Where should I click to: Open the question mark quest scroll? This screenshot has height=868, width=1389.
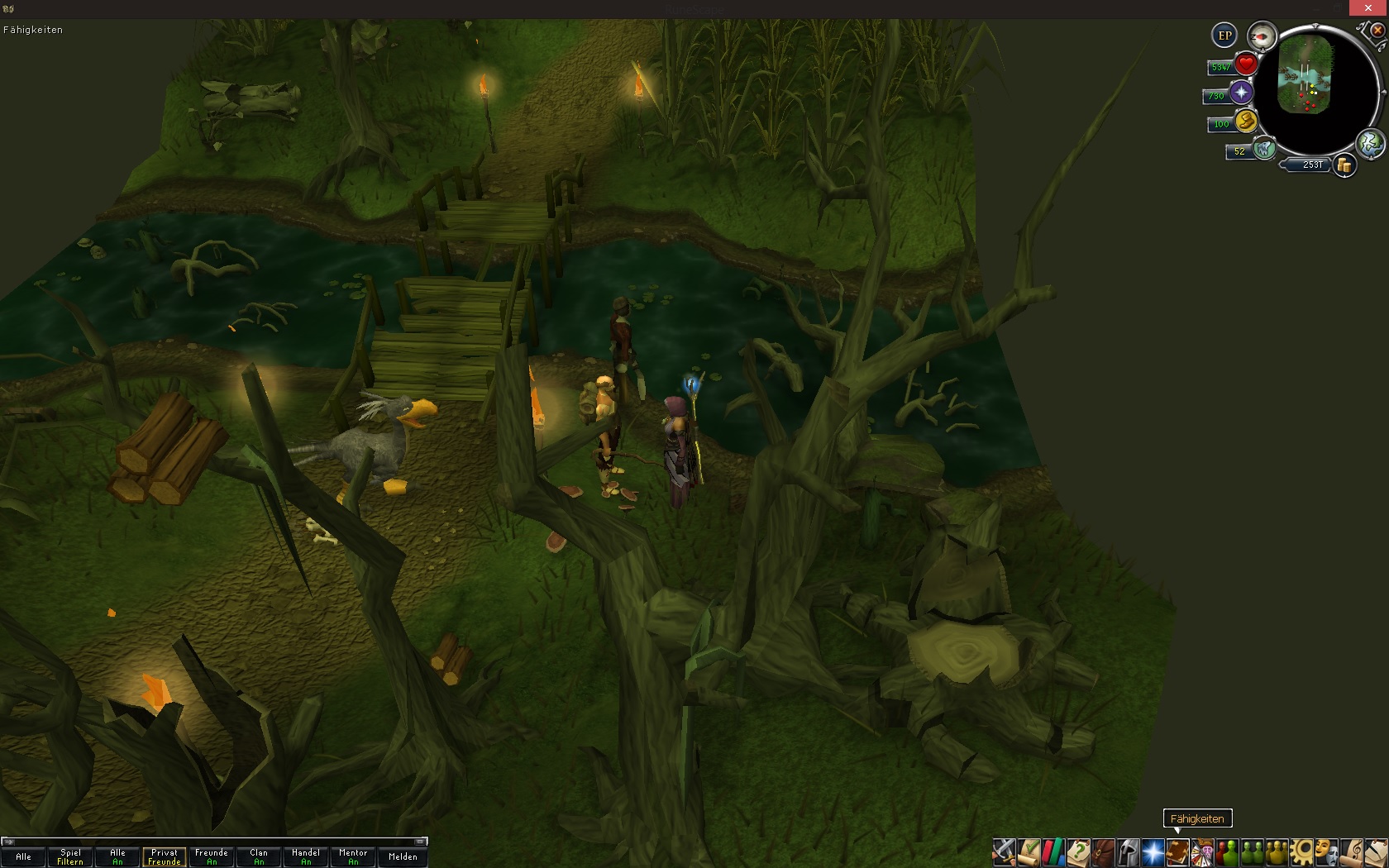pos(1078,851)
